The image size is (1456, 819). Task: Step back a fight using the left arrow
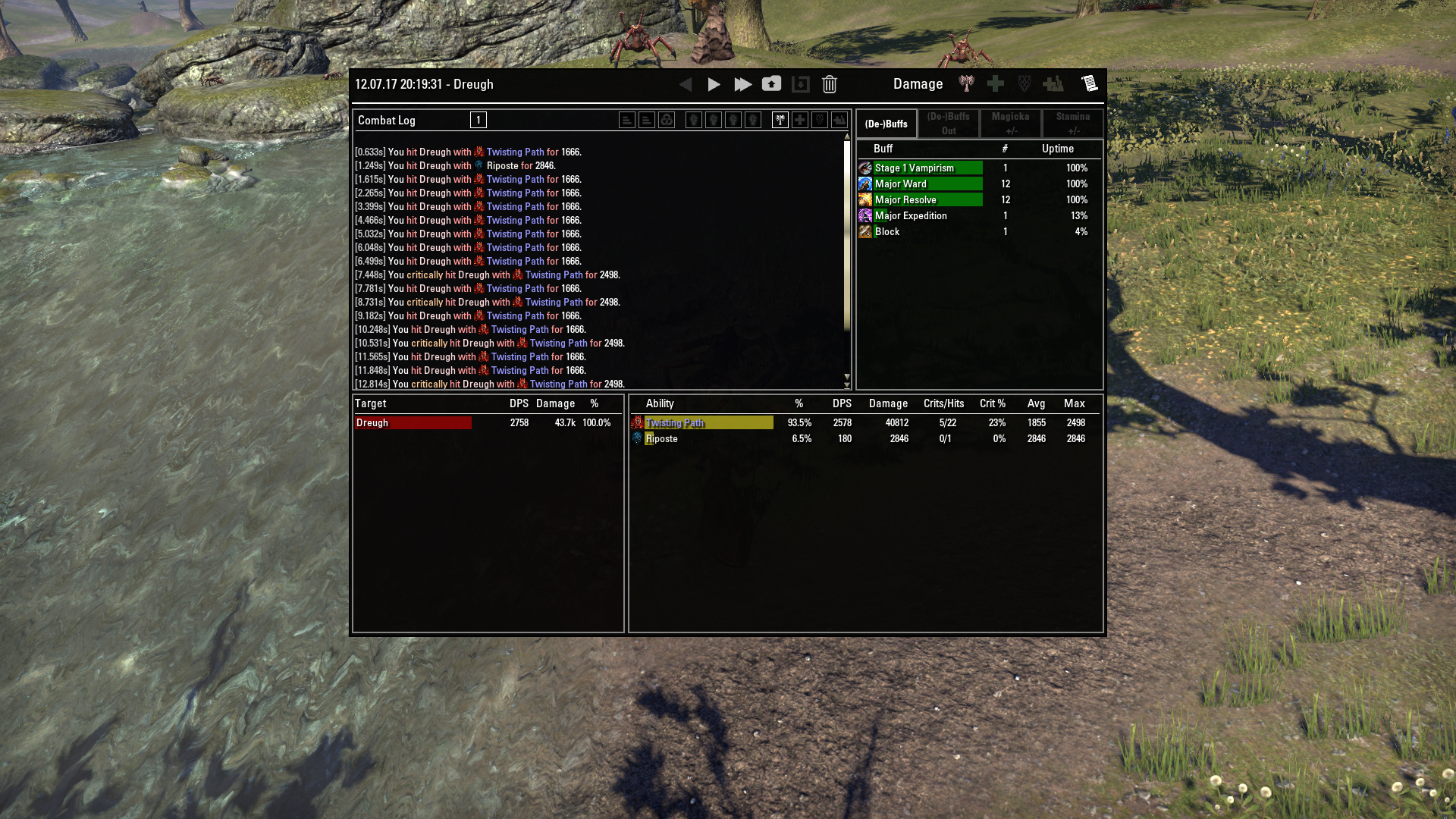(x=686, y=85)
